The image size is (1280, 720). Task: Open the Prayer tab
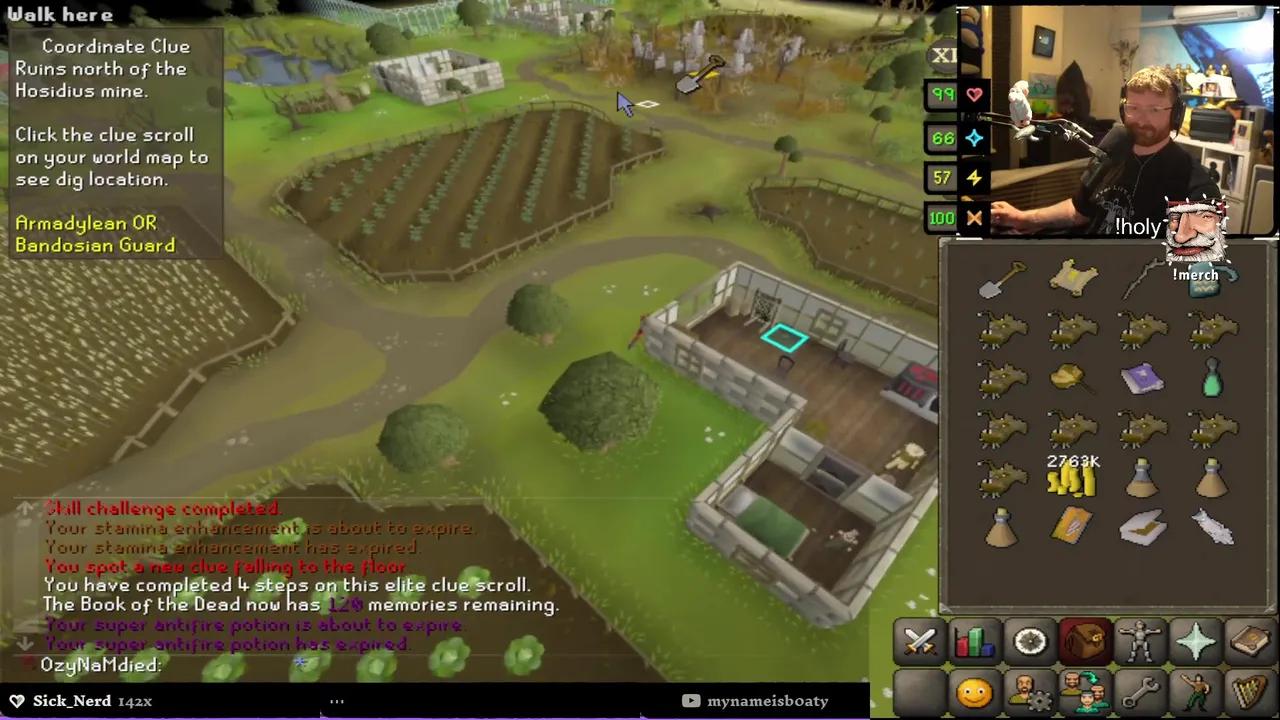(x=1197, y=641)
